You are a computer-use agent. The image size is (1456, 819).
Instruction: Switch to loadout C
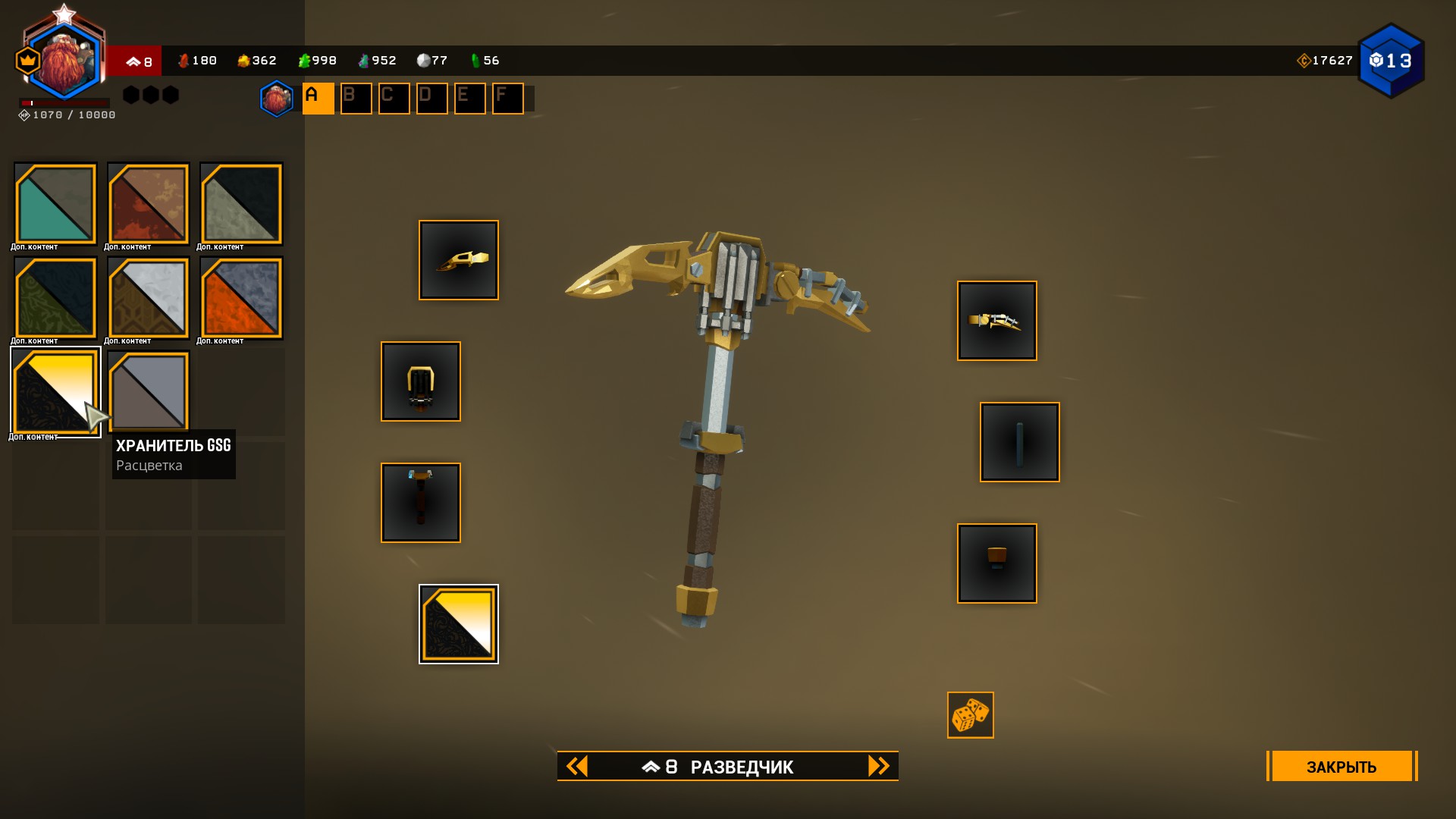[394, 99]
